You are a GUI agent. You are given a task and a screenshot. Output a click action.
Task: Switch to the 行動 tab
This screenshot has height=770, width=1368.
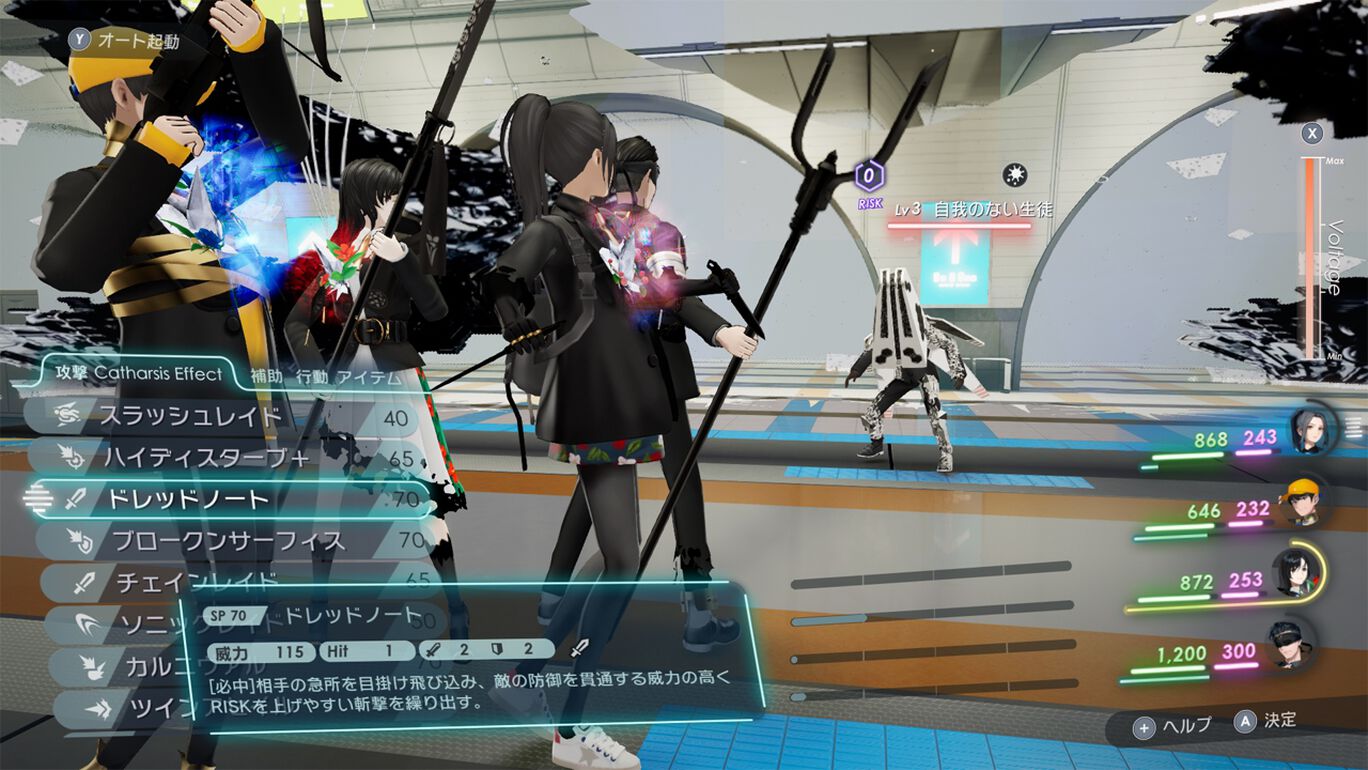[x=311, y=377]
